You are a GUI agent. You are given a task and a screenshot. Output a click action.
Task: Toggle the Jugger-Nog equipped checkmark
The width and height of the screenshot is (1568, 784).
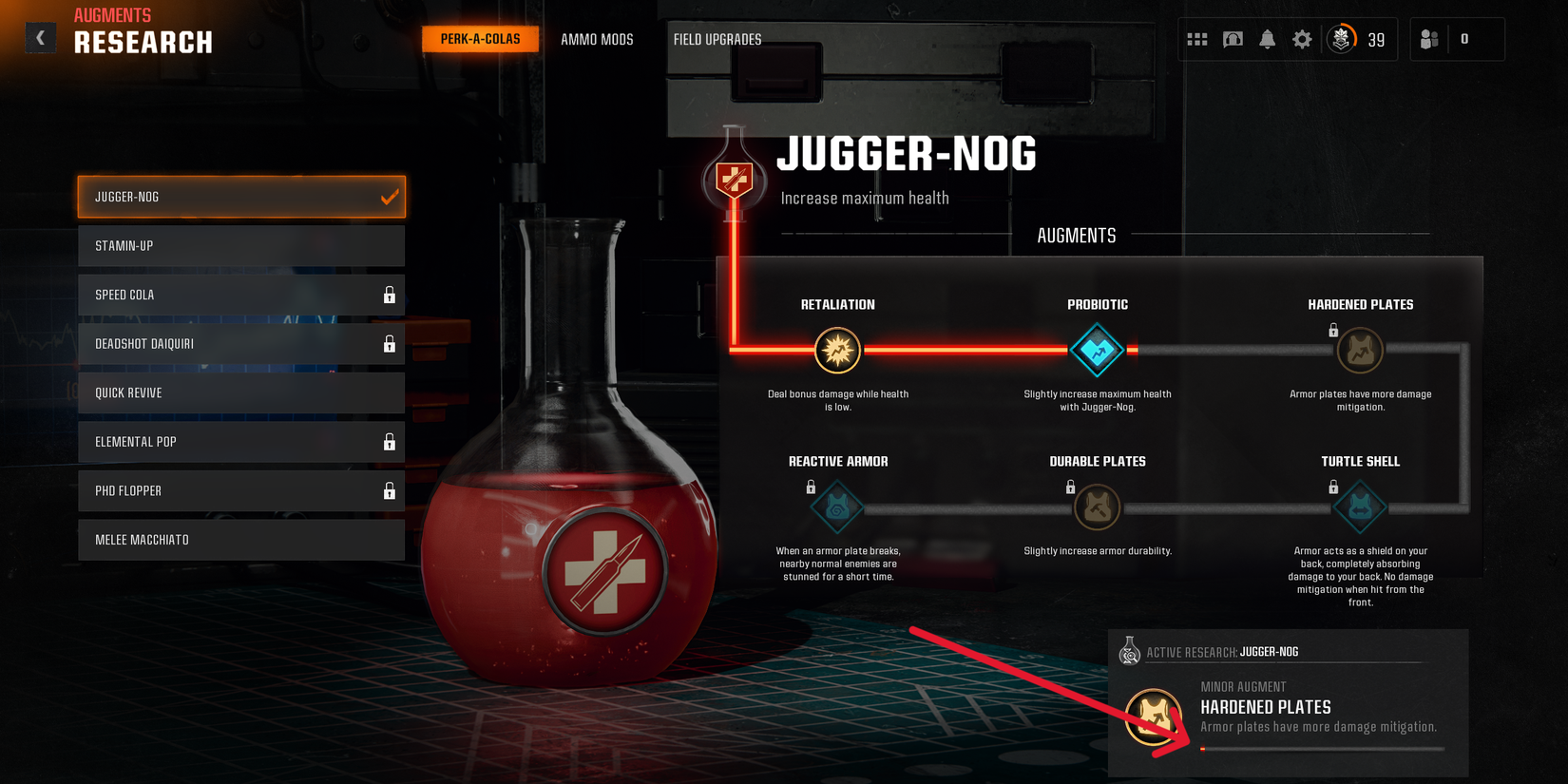389,197
